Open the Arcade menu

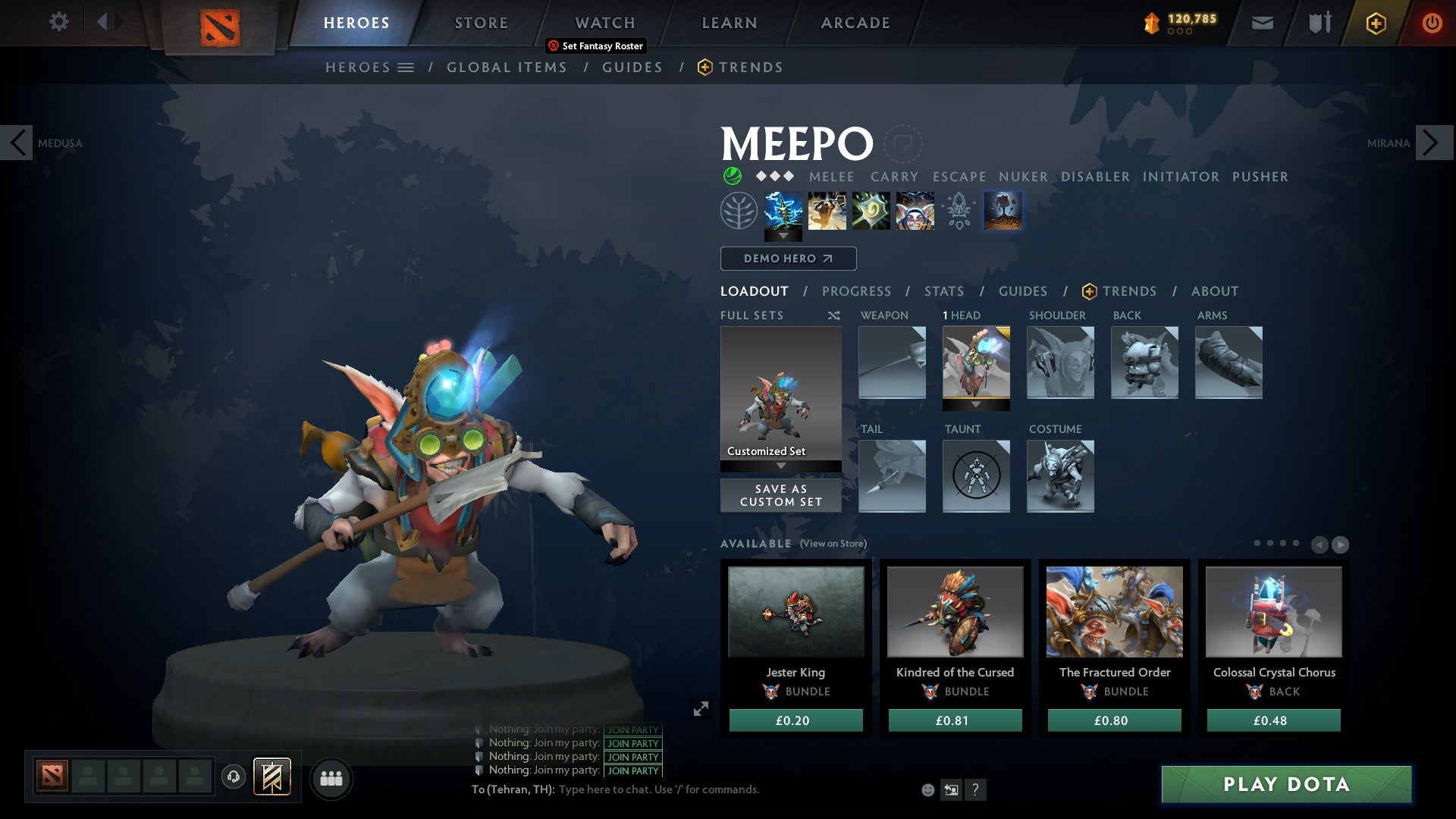tap(855, 23)
